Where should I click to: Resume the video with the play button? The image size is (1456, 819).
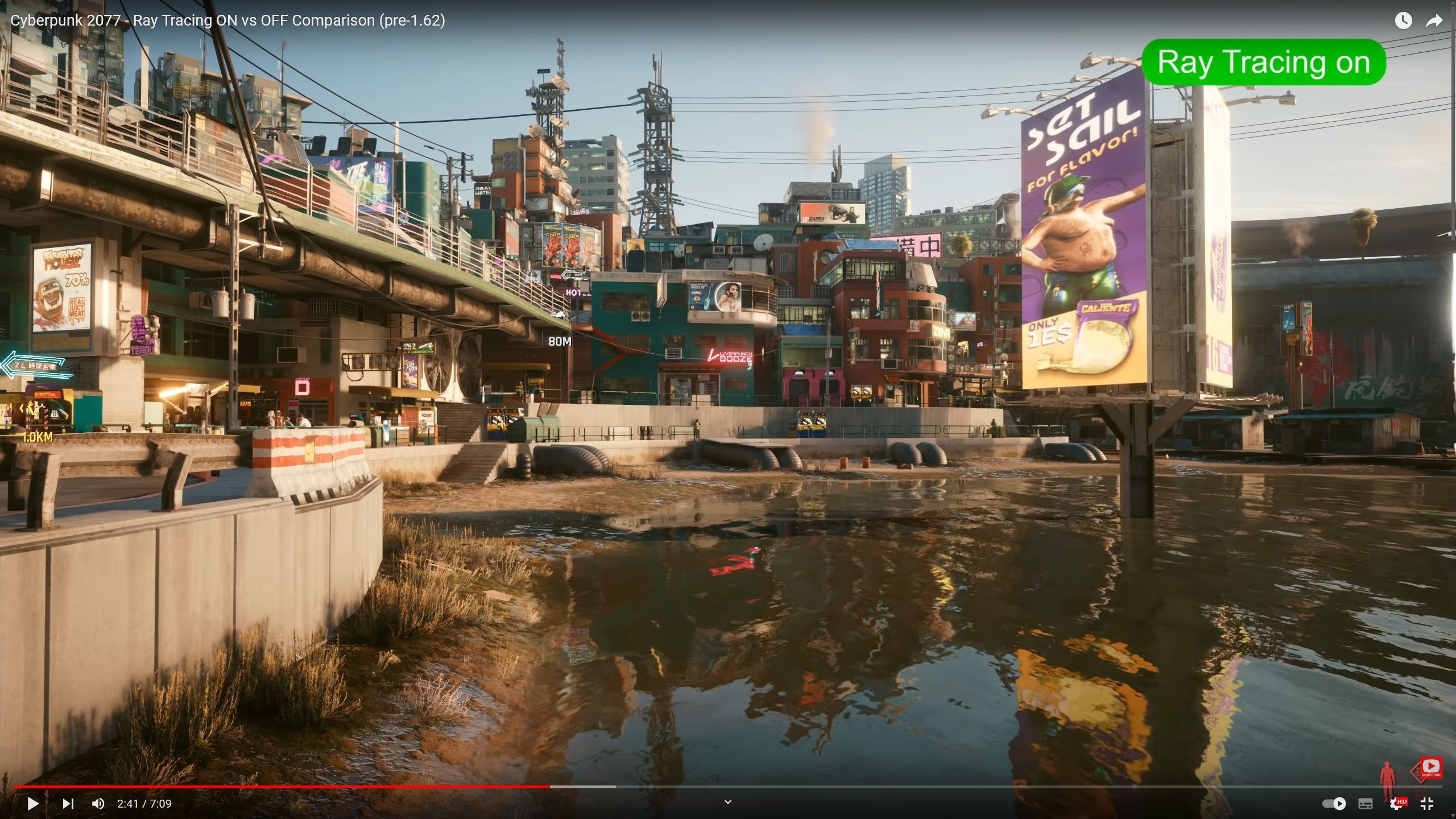(x=33, y=804)
